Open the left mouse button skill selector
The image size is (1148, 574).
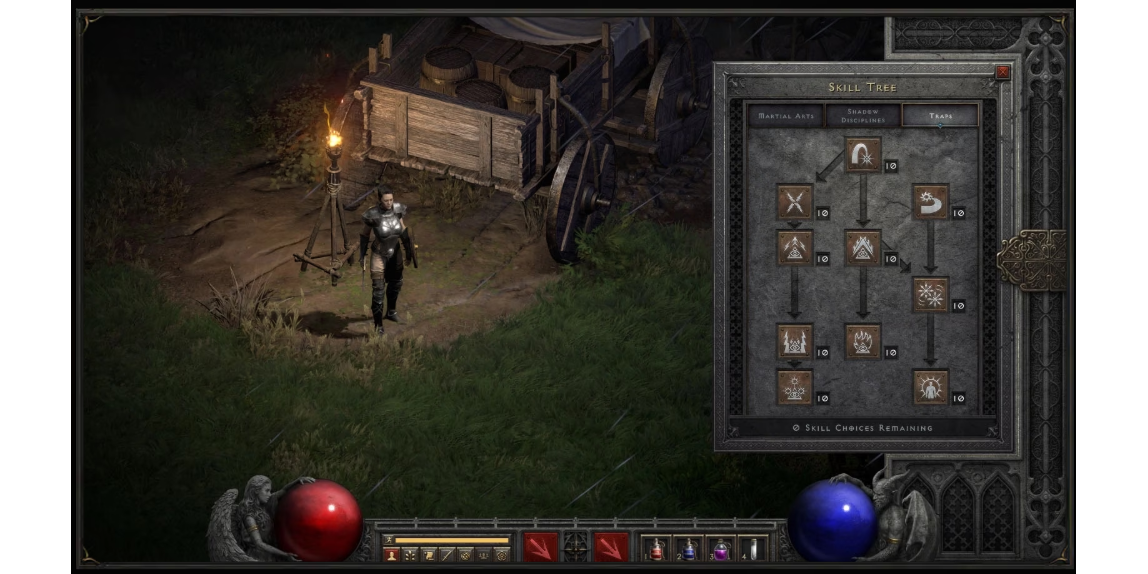point(541,547)
